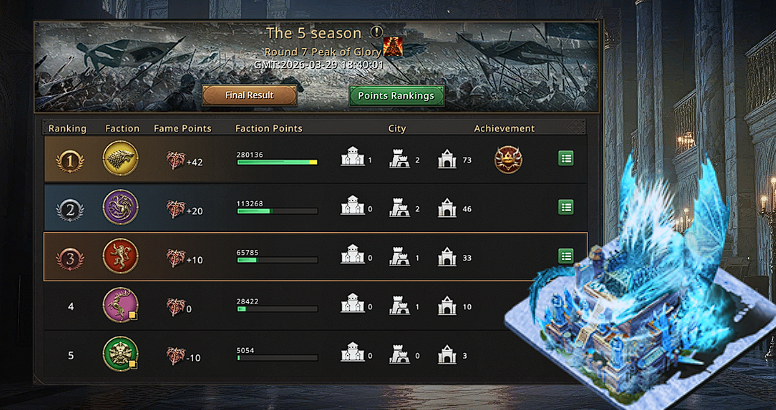Select the pink rank 4 faction emblem
The image size is (776, 410).
120,304
